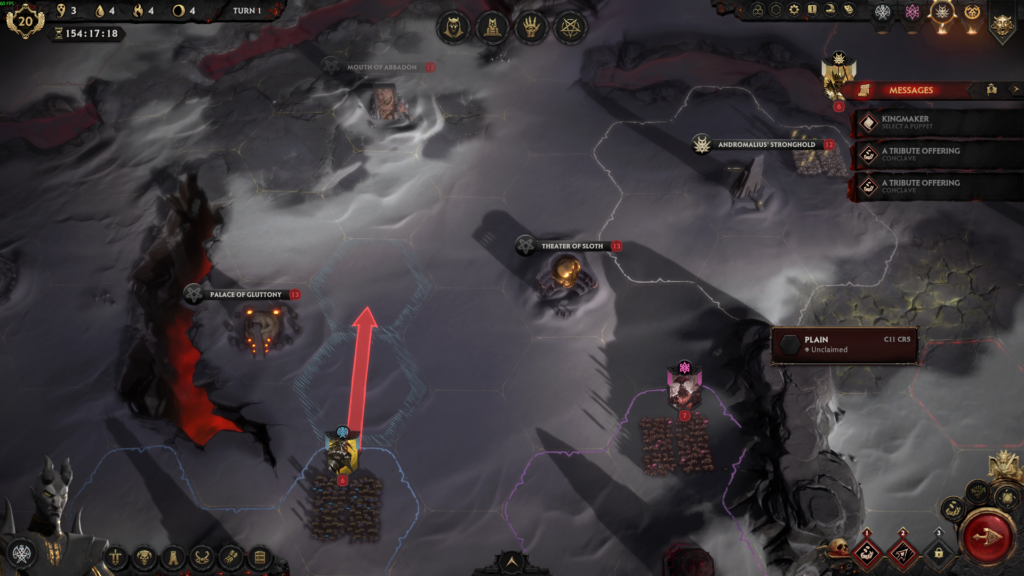This screenshot has height=576, width=1024.
Task: Click the archfiend portrait sigil badge
Action: 20,552
